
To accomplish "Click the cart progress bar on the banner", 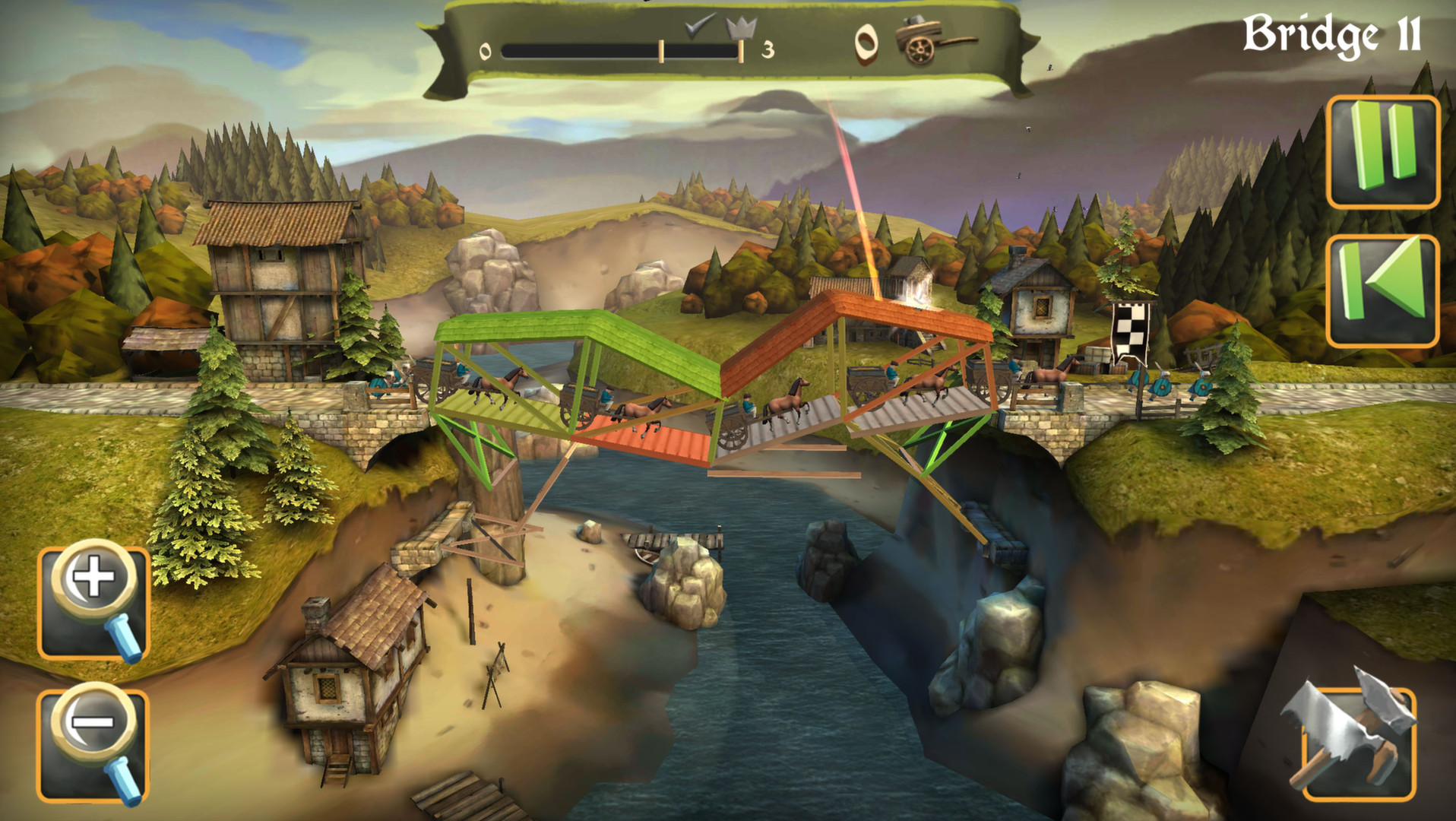I will coord(623,52).
